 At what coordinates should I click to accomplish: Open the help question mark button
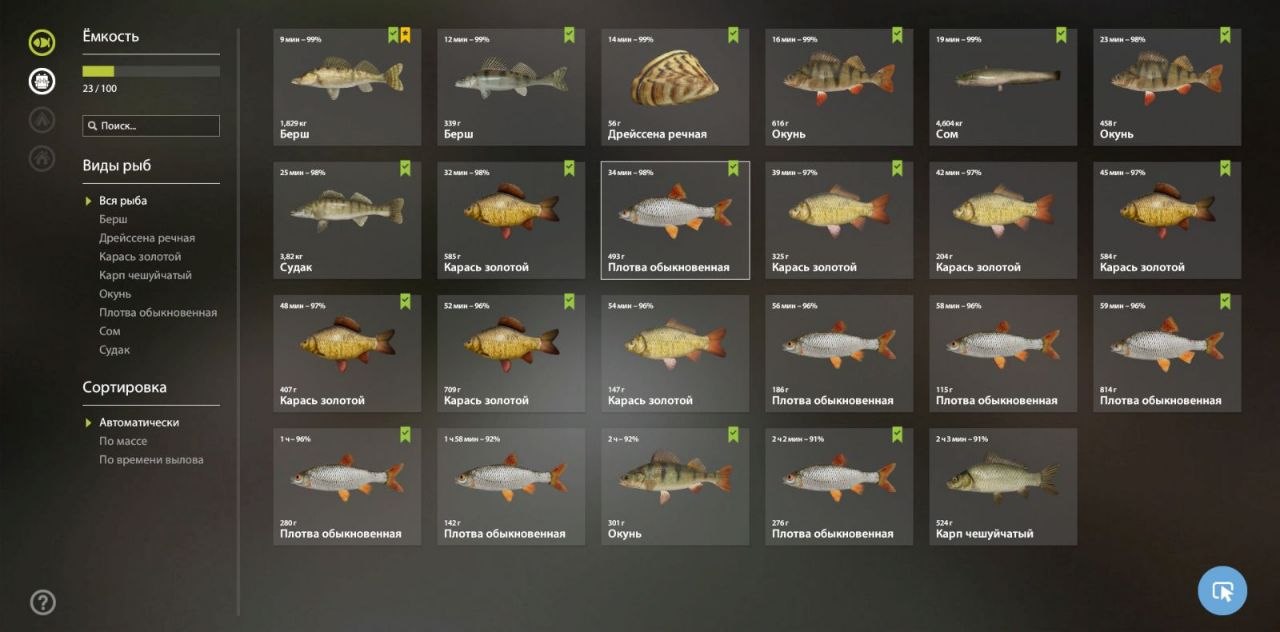click(x=42, y=602)
